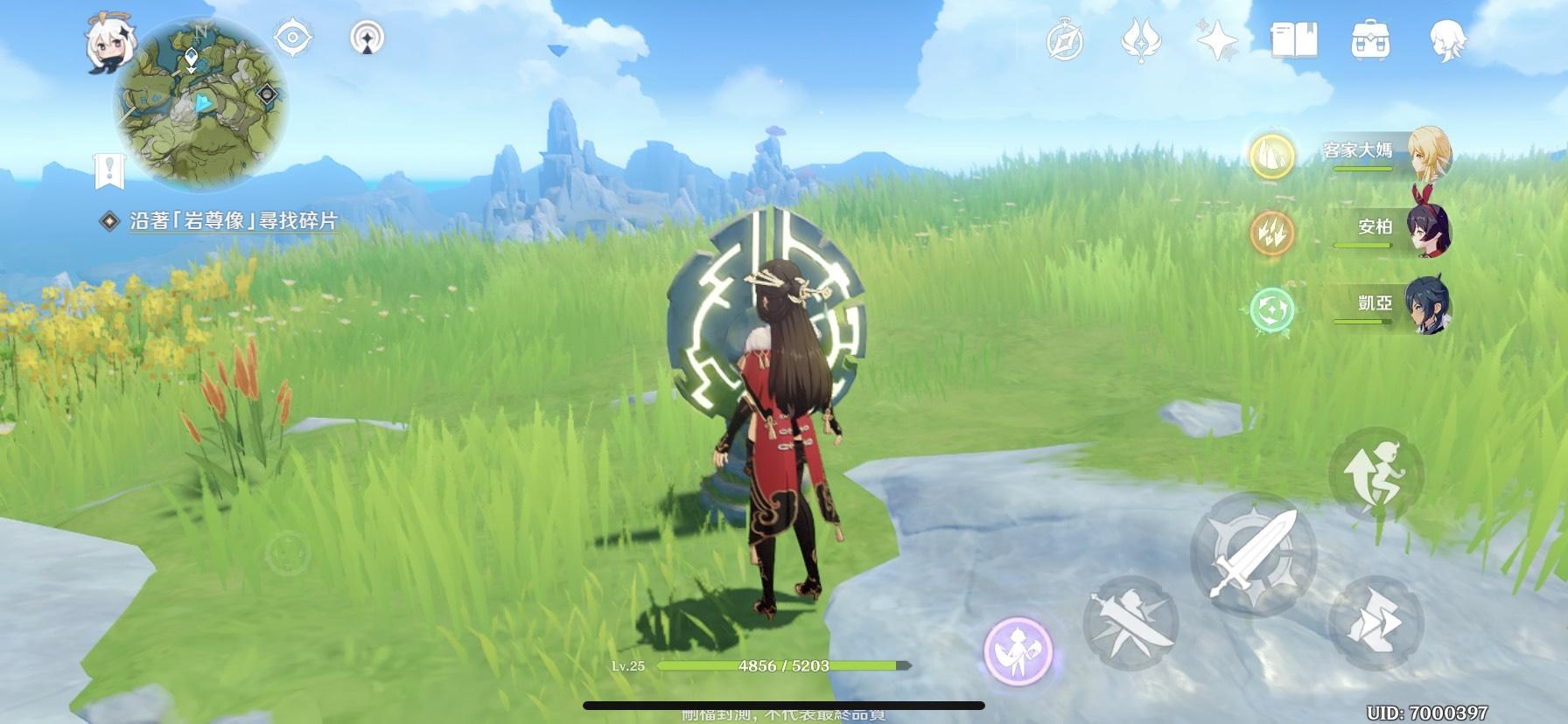Open the book handbook icon

(1293, 41)
